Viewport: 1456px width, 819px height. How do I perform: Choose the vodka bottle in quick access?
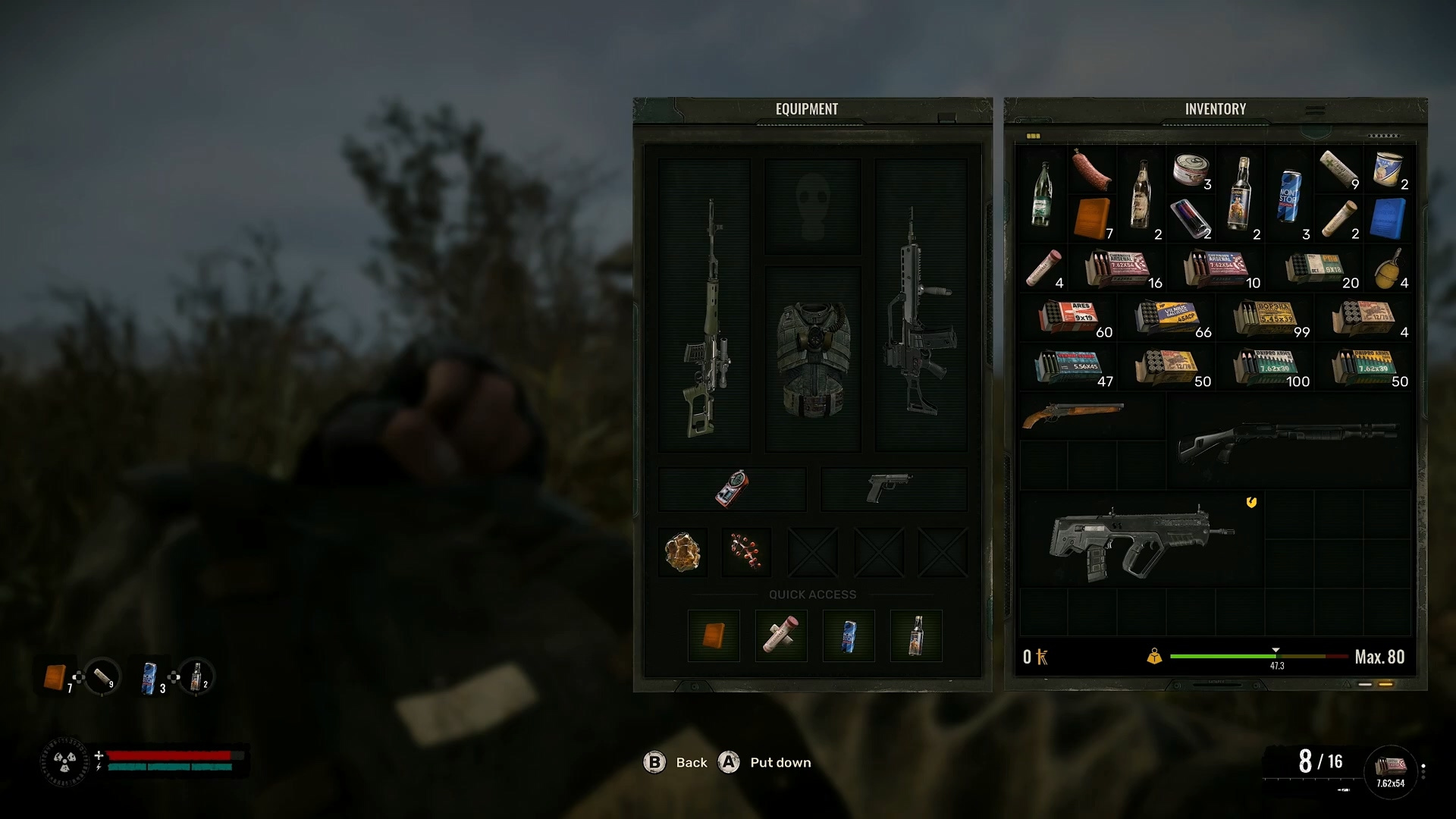(x=915, y=635)
